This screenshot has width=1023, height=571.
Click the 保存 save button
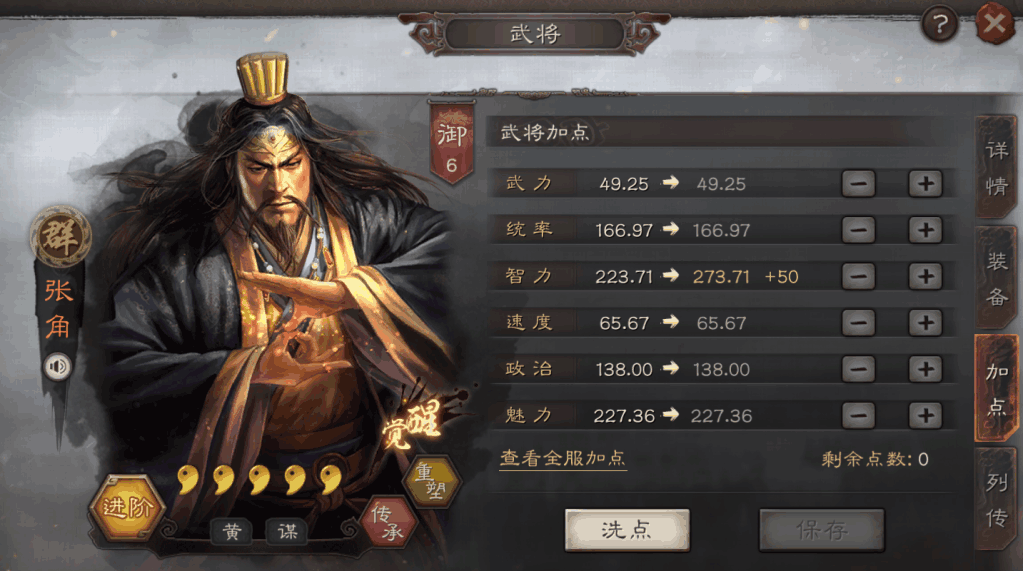pyautogui.click(x=821, y=530)
